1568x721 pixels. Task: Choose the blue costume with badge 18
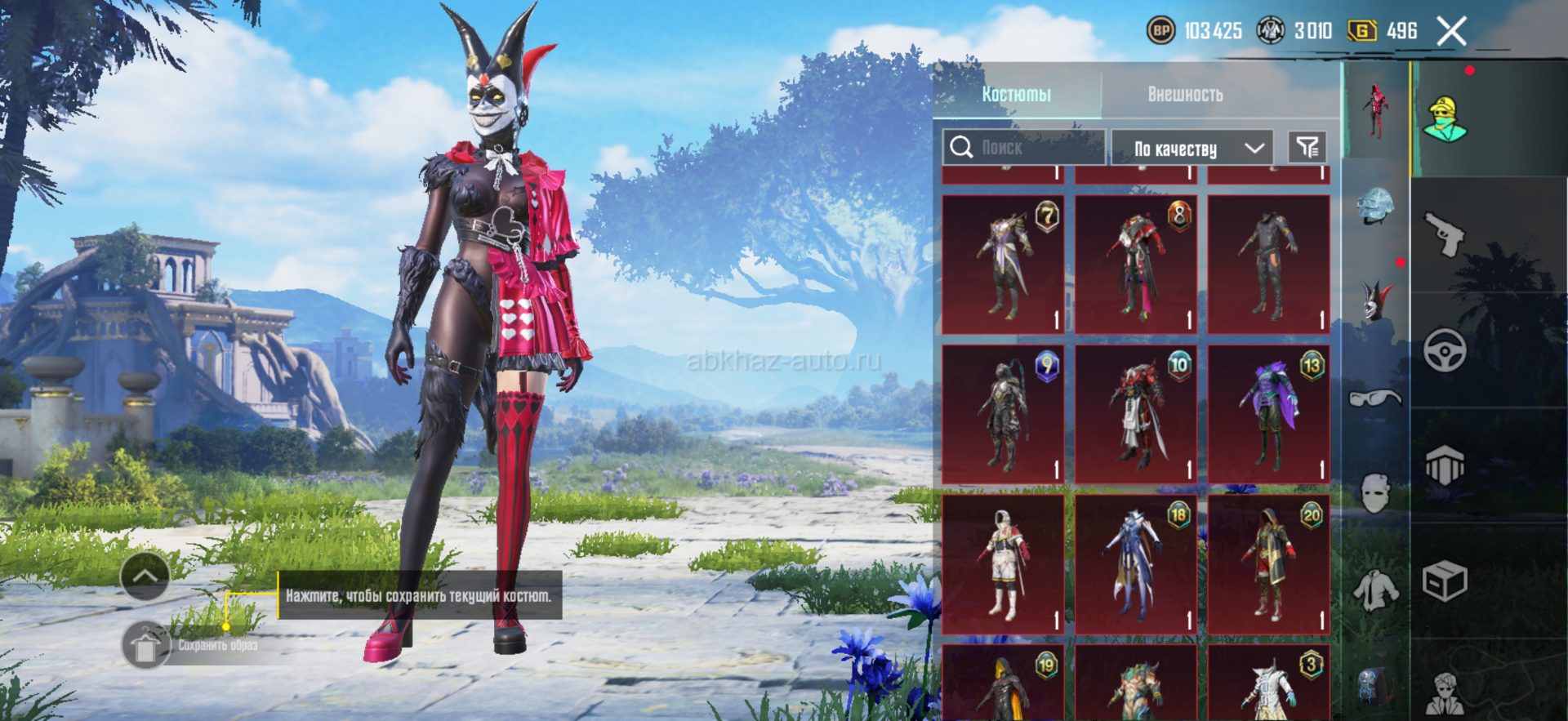pyautogui.click(x=1136, y=564)
